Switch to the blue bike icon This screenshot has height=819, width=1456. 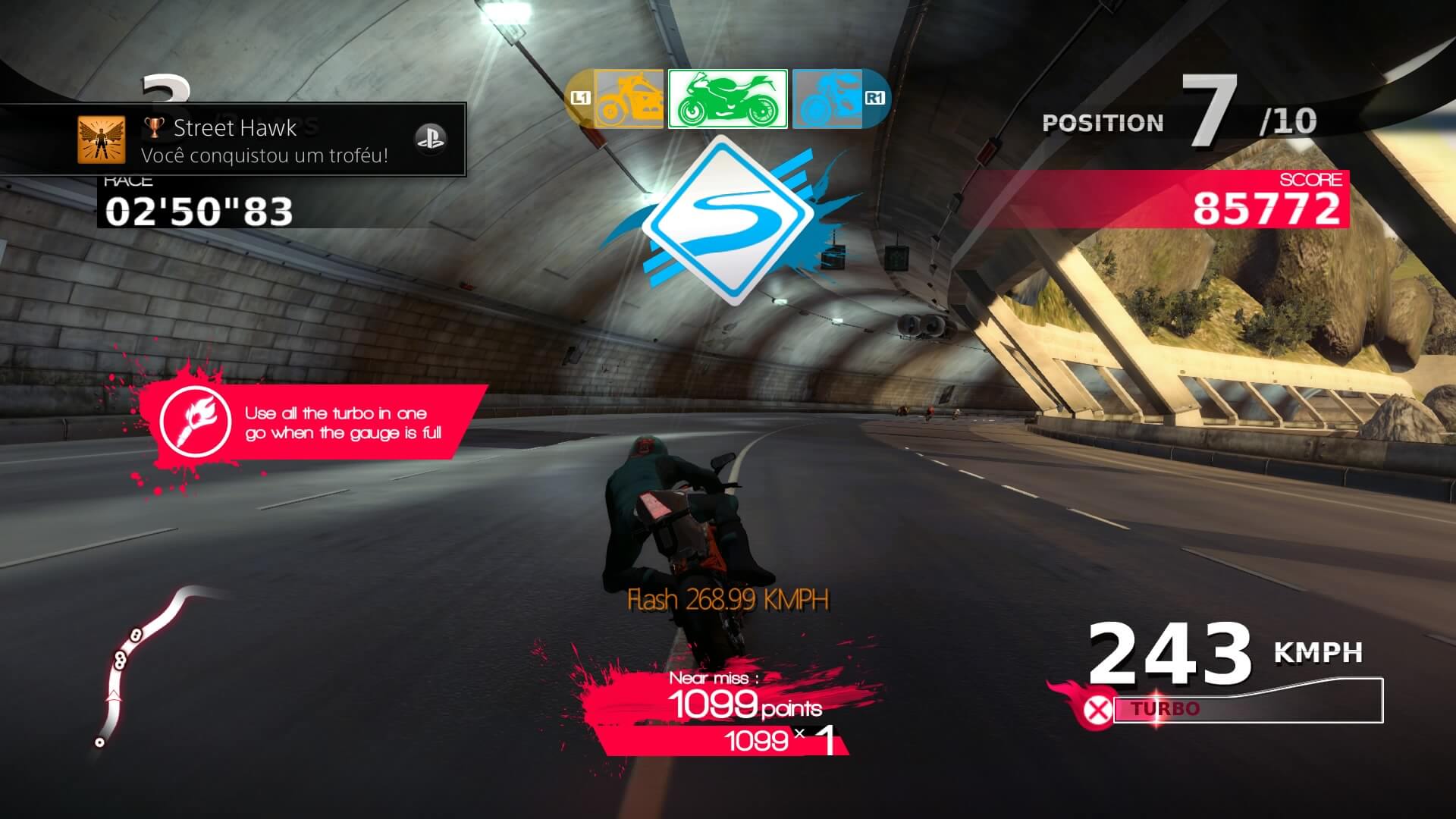click(x=828, y=99)
